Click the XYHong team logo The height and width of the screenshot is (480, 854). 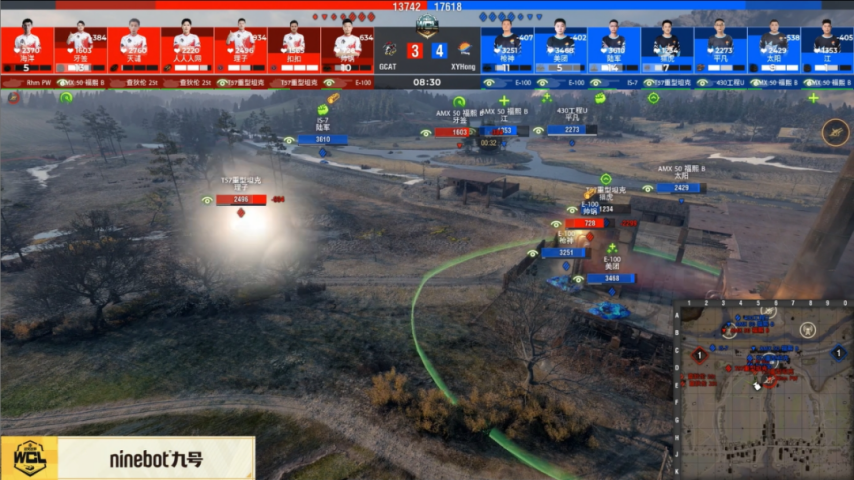pyautogui.click(x=465, y=49)
